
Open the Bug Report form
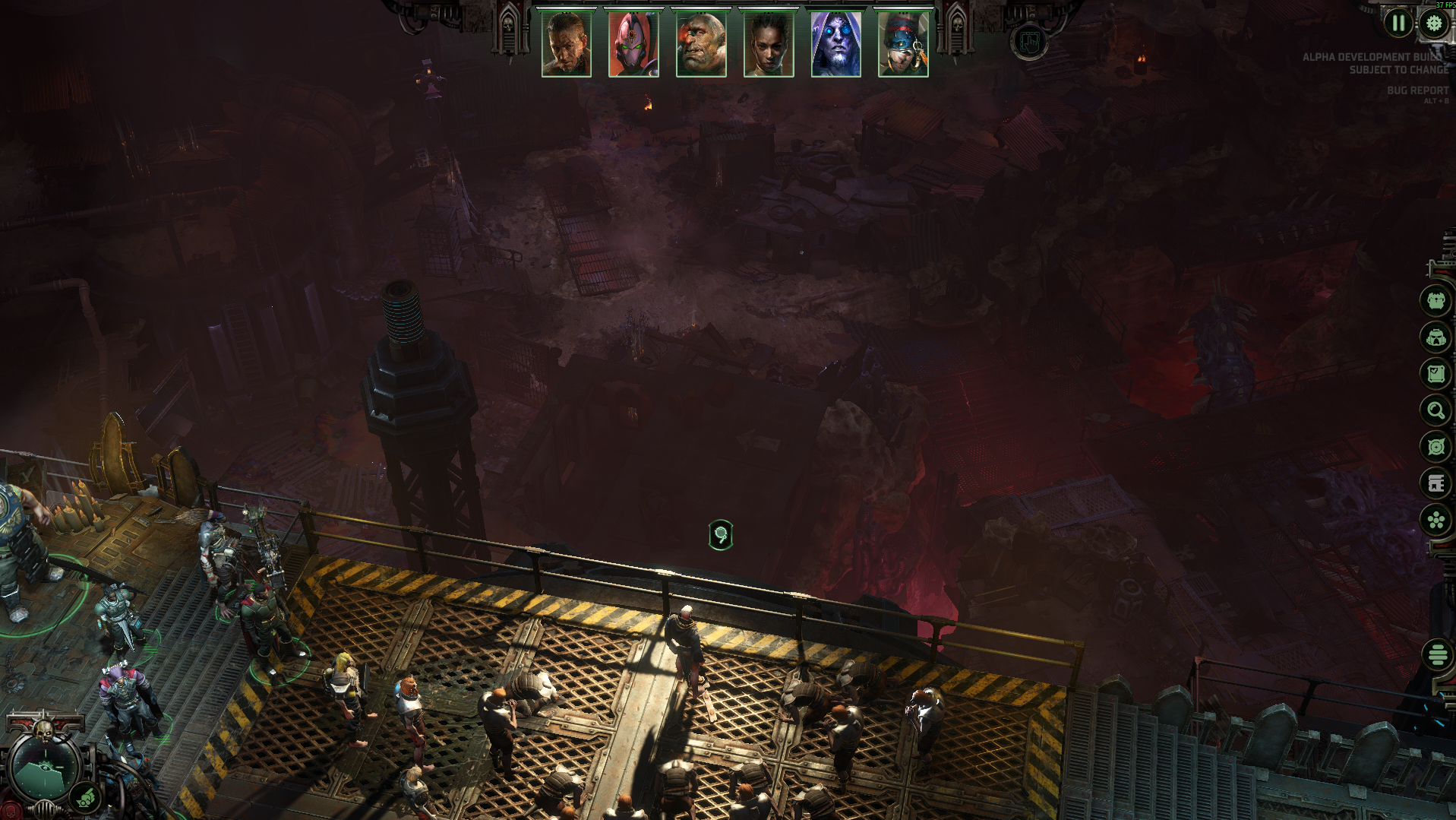1417,90
